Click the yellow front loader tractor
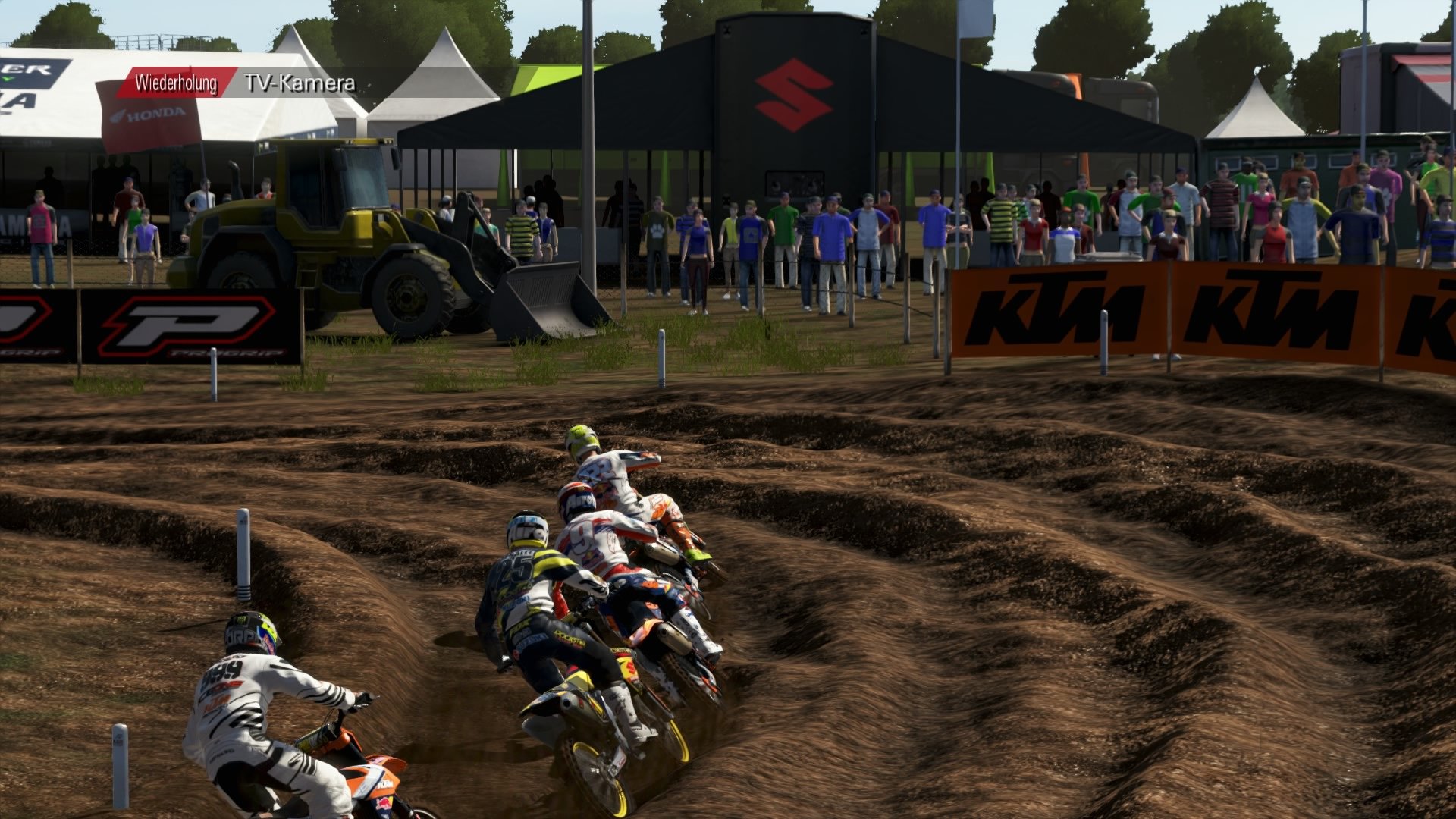The image size is (1456, 819). point(334,227)
